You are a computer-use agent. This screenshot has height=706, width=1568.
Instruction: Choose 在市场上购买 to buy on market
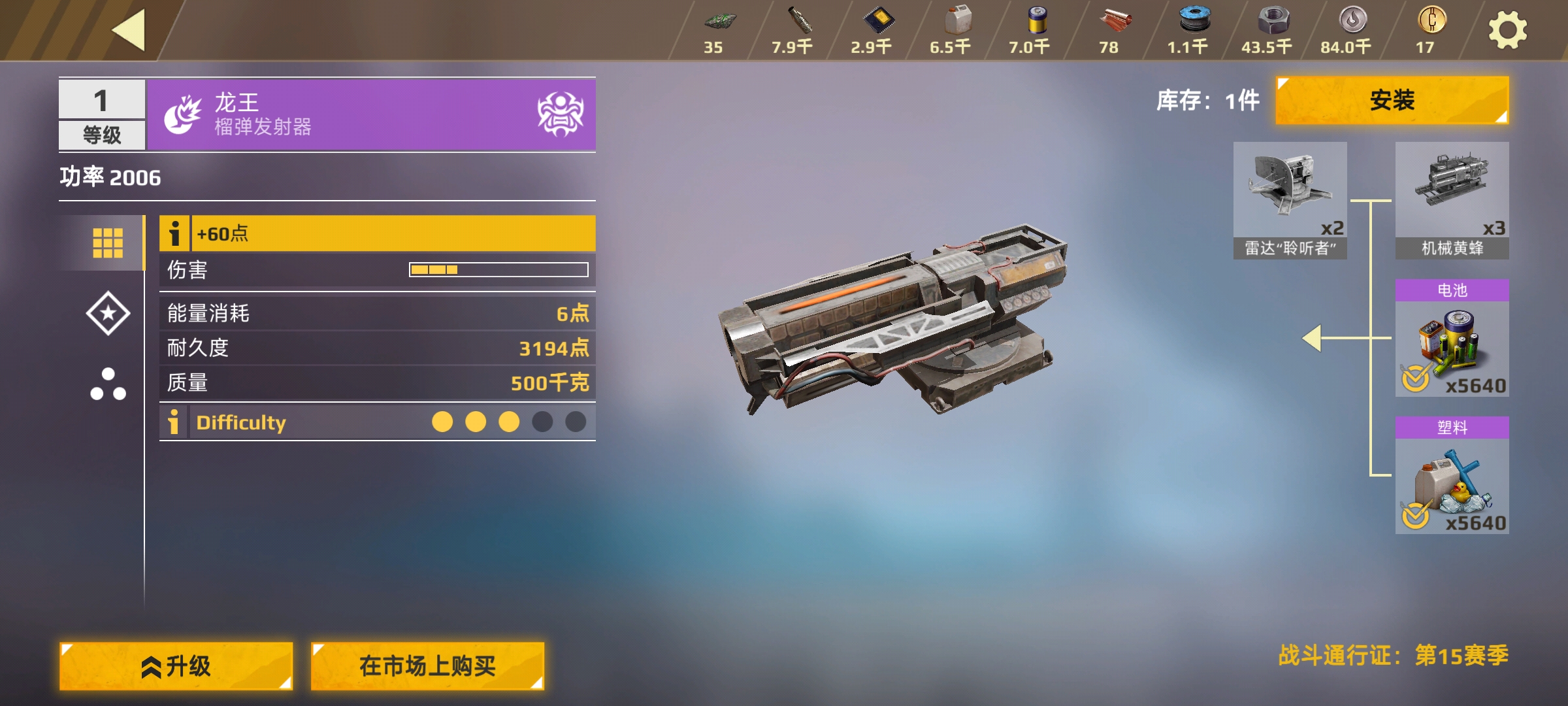[427, 666]
